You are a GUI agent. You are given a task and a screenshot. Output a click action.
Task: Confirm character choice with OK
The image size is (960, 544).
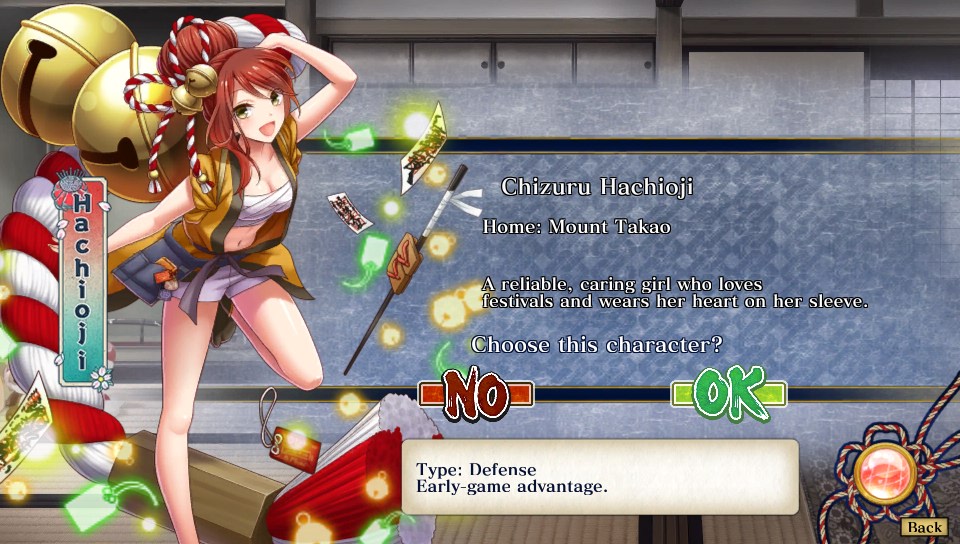click(729, 394)
